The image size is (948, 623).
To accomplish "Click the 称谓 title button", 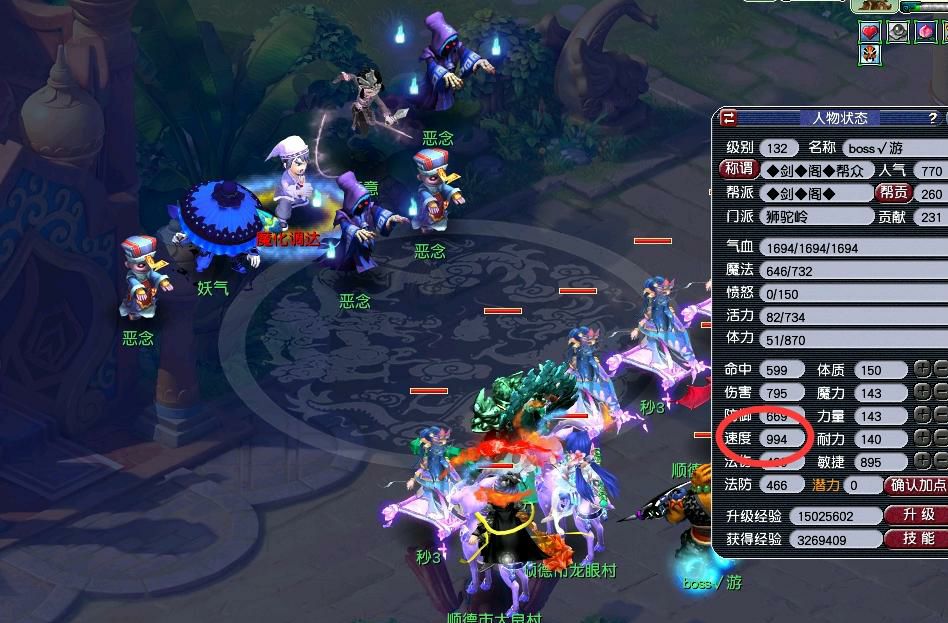I will 737,170.
